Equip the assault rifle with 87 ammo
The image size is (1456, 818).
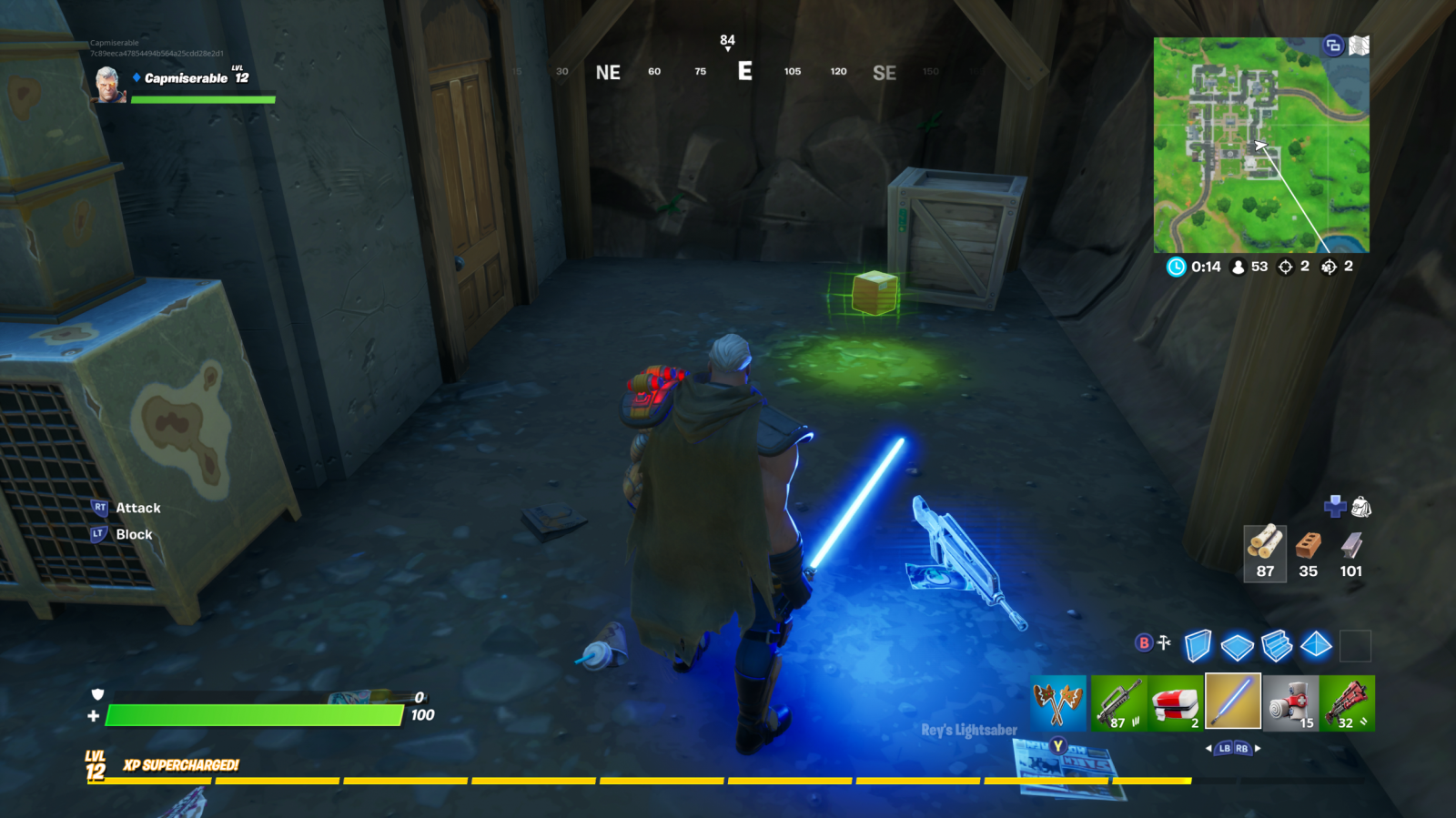point(1118,702)
